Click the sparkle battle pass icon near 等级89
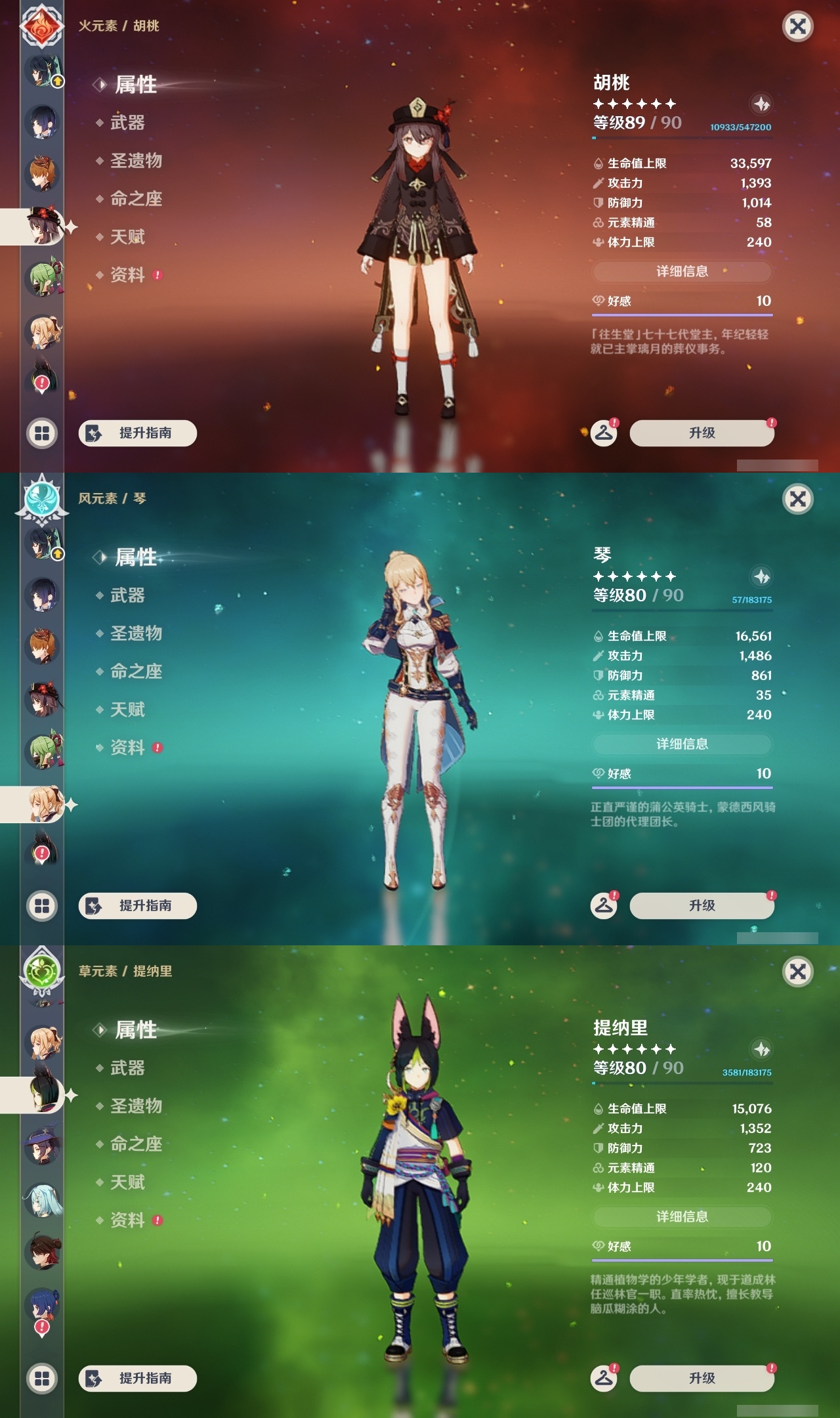 coord(761,104)
